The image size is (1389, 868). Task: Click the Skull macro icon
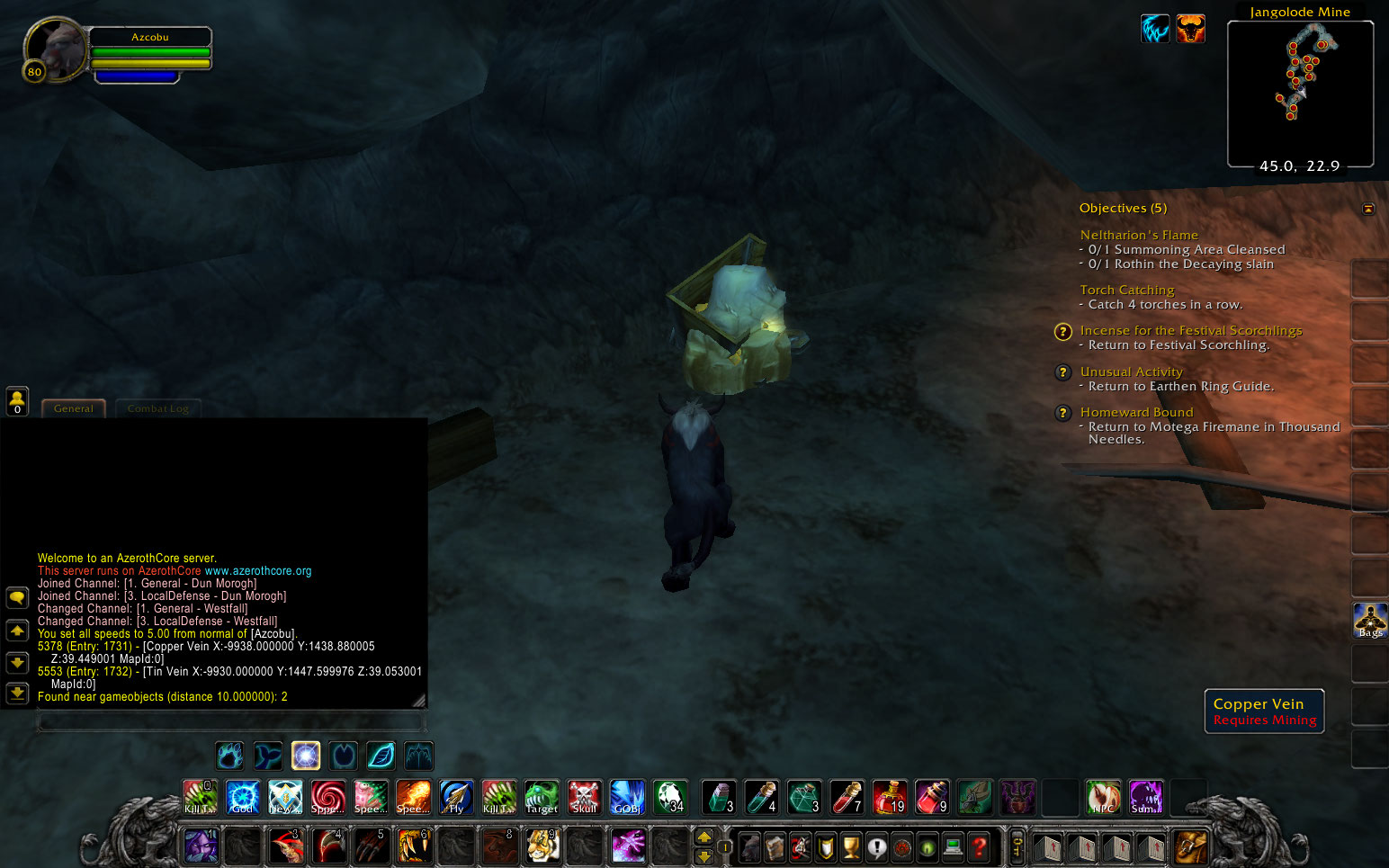(585, 797)
